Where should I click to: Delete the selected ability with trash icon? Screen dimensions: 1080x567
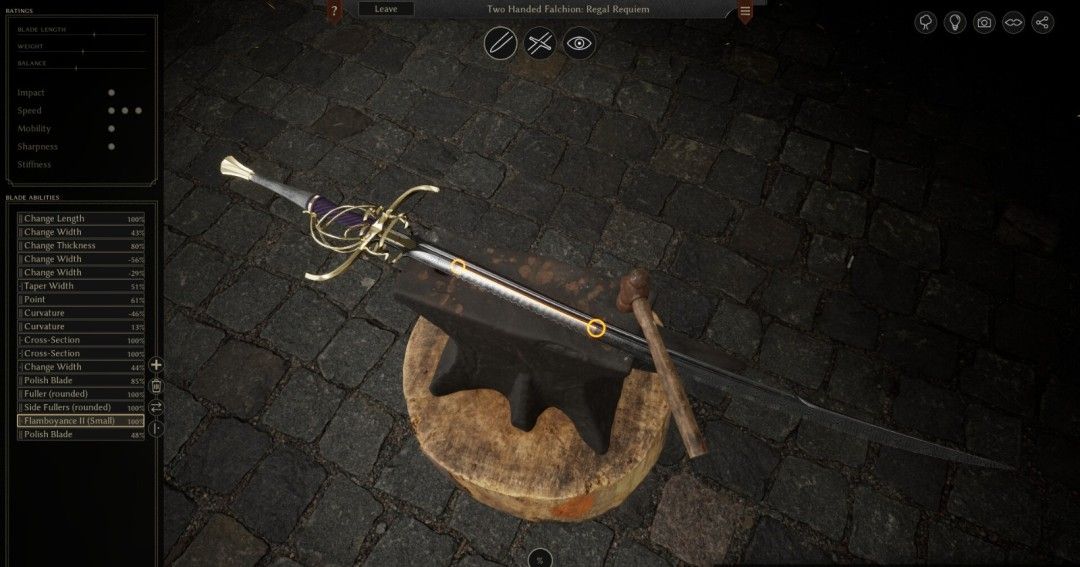coord(156,386)
